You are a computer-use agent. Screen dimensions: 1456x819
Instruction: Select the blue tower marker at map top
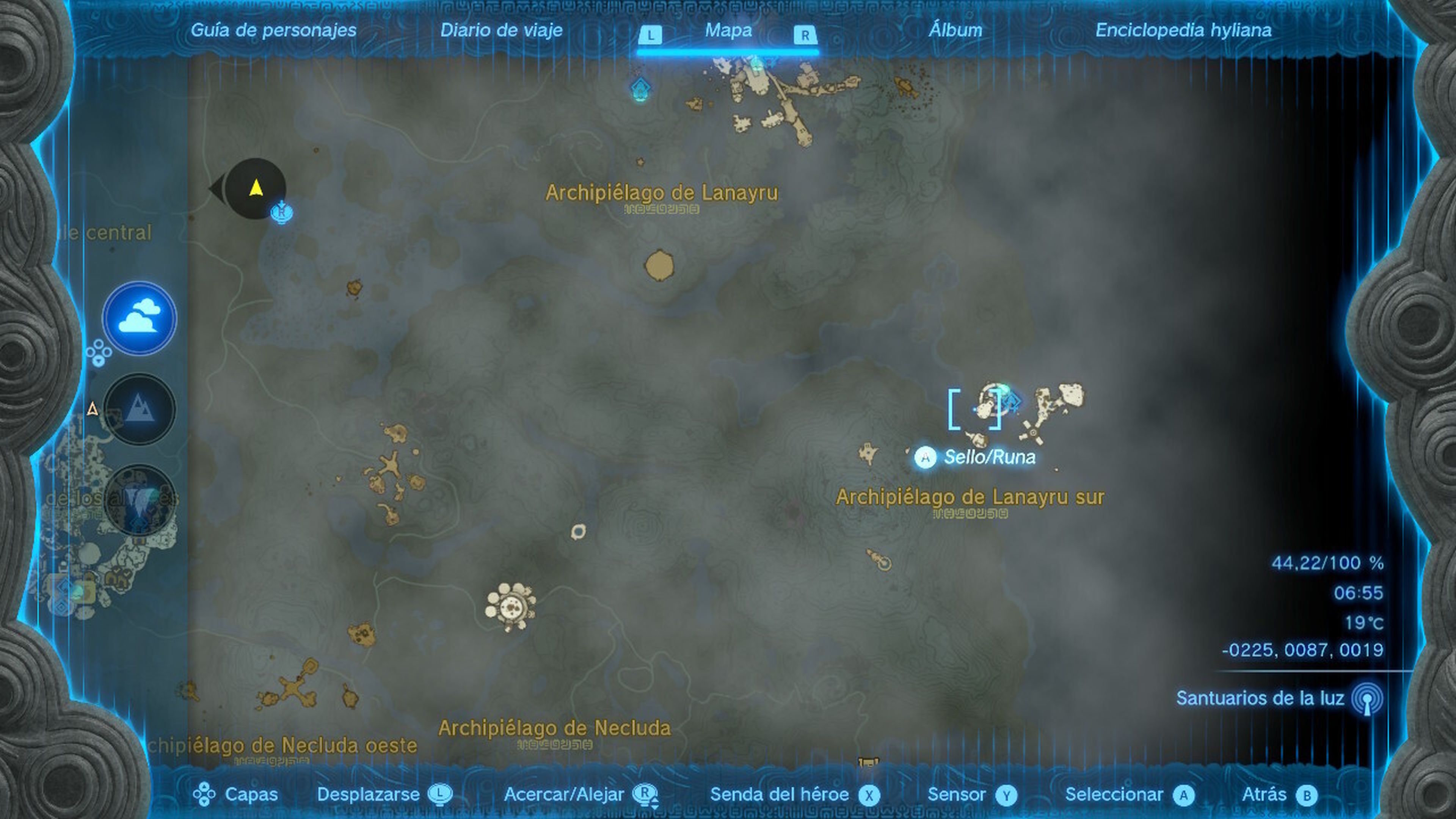[640, 89]
